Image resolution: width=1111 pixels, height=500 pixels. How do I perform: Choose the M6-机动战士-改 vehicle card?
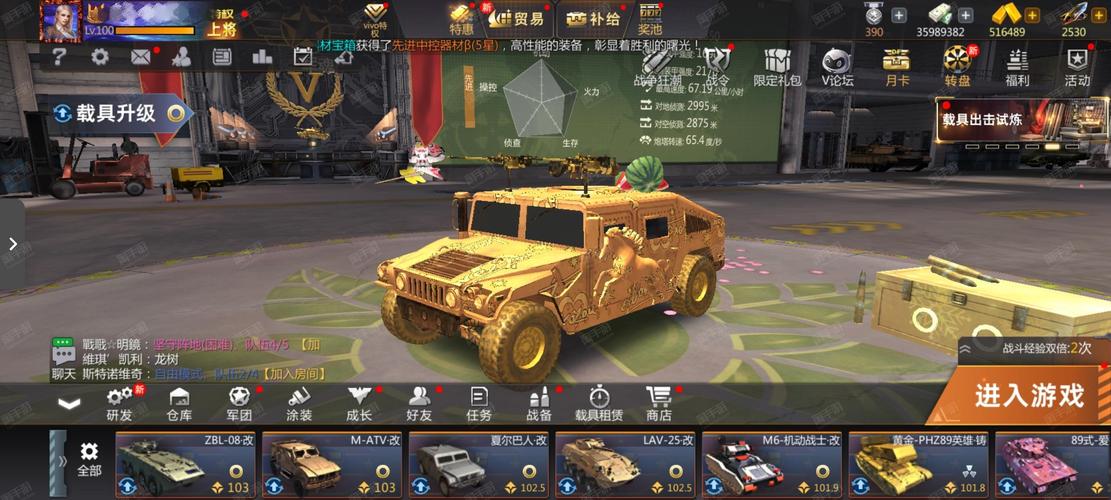pyautogui.click(x=772, y=464)
